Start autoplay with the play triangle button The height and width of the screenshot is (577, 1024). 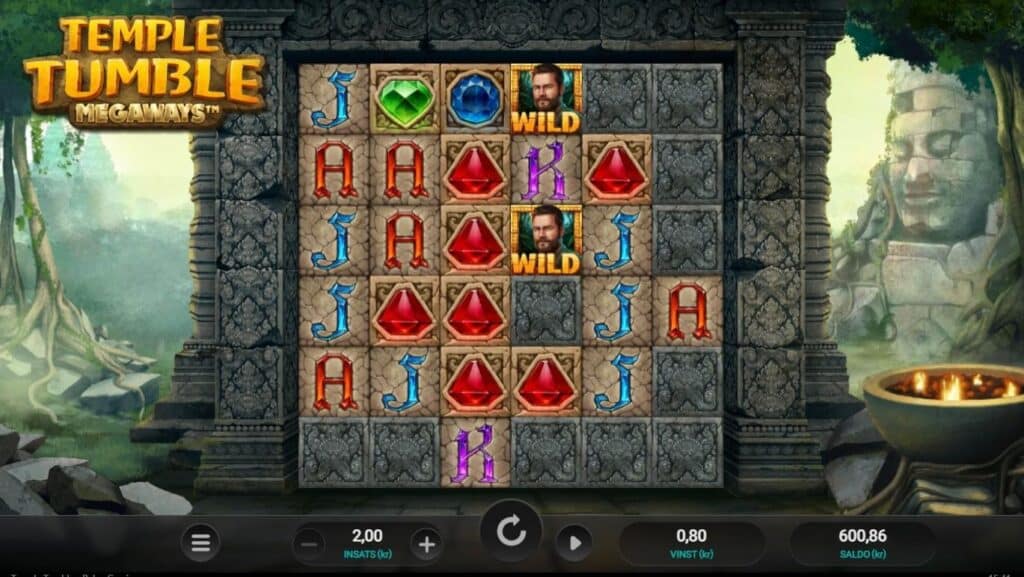pyautogui.click(x=573, y=543)
